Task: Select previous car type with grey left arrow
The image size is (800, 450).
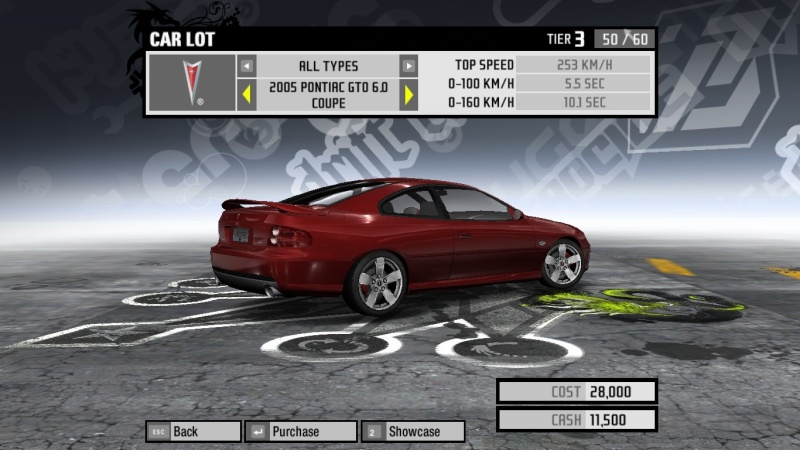Action: (x=247, y=66)
